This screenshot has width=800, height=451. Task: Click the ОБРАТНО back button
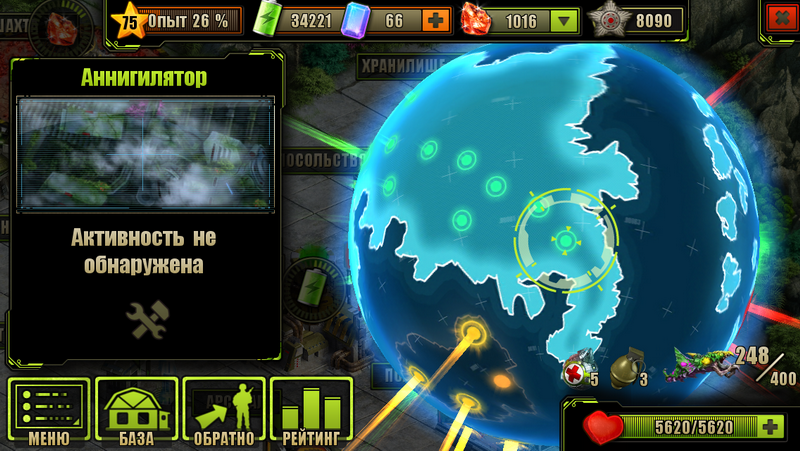(224, 411)
